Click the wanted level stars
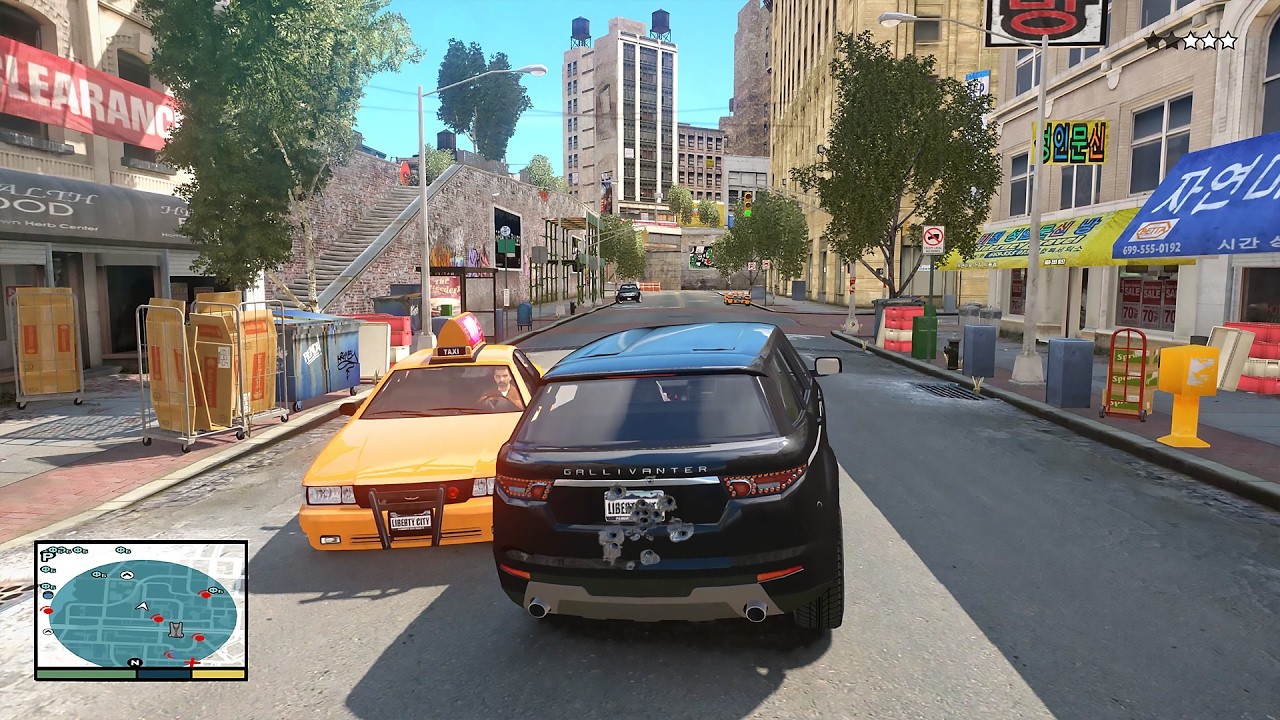The width and height of the screenshot is (1280, 720). pyautogui.click(x=1190, y=41)
